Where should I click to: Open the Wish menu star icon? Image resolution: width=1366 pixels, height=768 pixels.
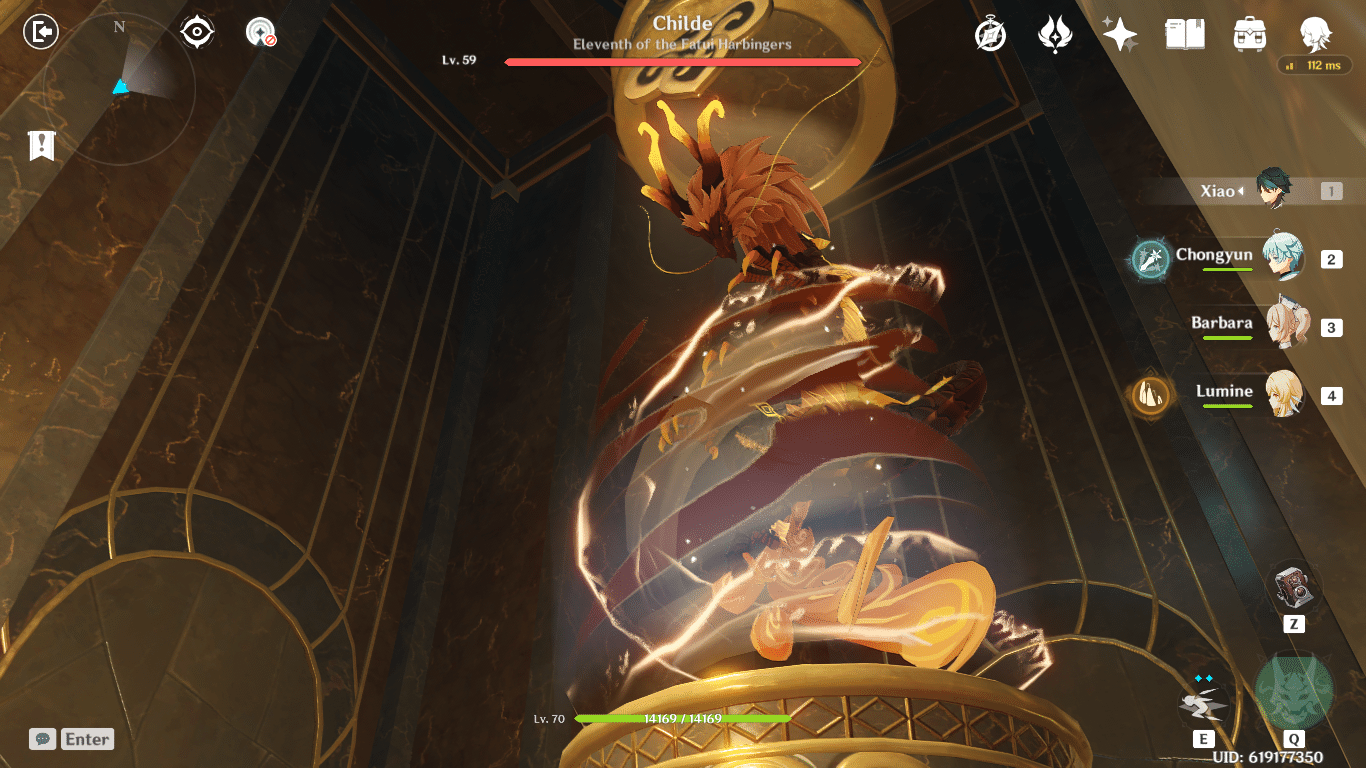(1120, 33)
